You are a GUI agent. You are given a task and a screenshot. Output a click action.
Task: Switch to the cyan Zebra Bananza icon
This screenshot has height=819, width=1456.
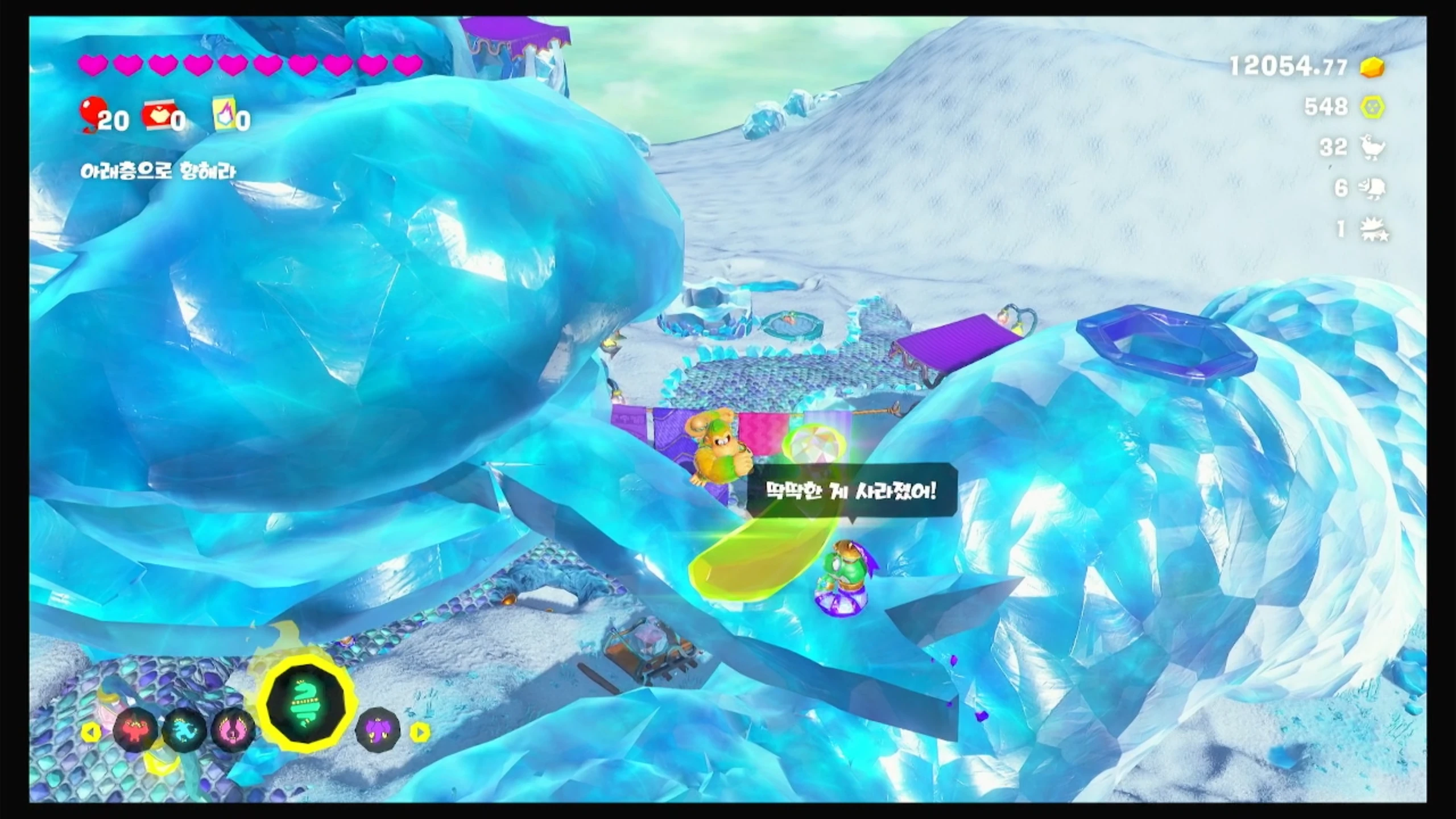tap(184, 730)
